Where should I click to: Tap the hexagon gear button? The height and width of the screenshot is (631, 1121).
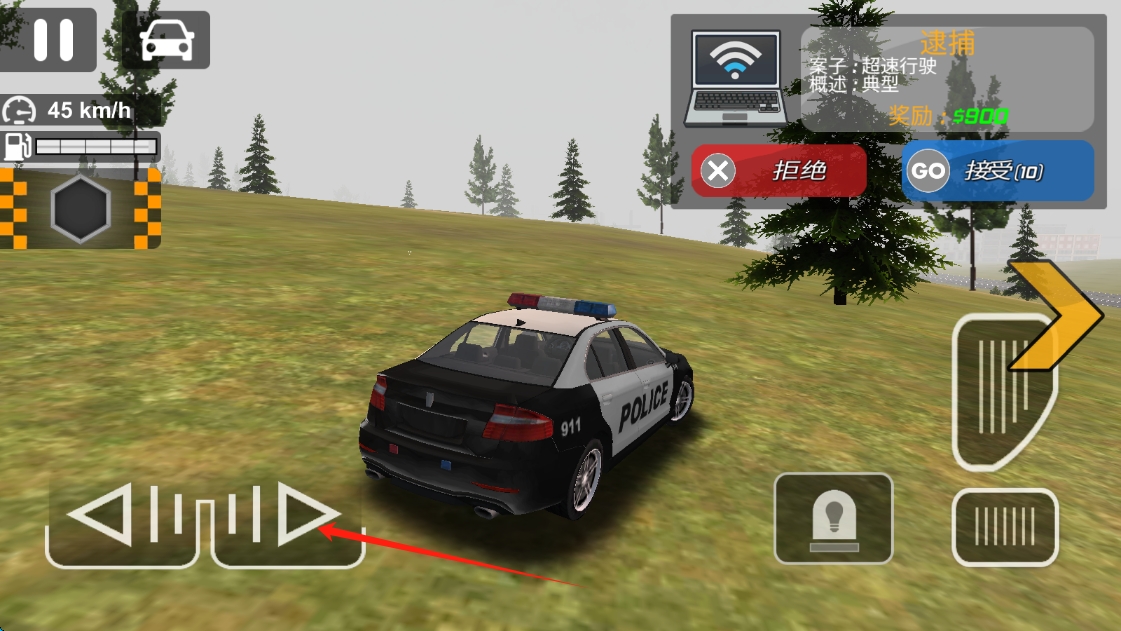coord(80,209)
